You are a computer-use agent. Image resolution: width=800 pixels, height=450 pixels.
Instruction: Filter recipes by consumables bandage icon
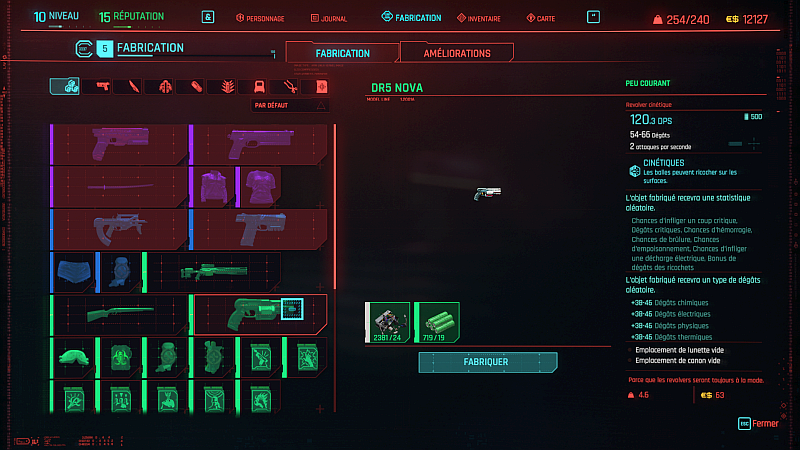pyautogui.click(x=196, y=87)
